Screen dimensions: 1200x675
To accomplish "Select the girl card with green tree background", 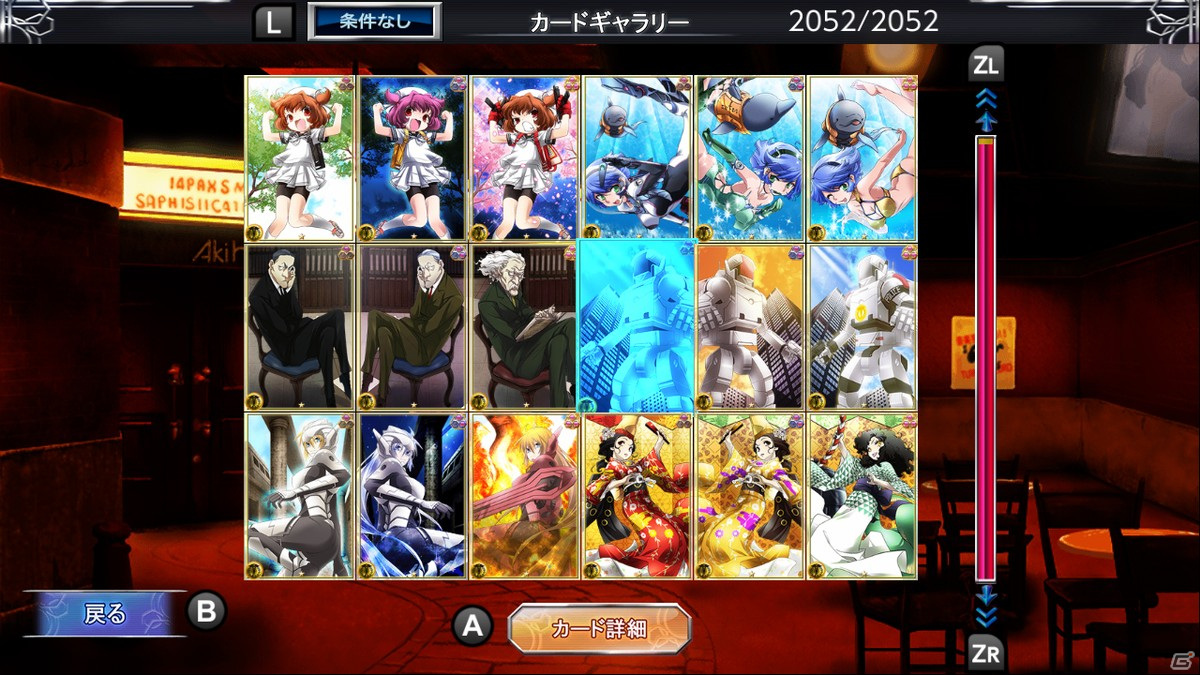I will pos(300,158).
